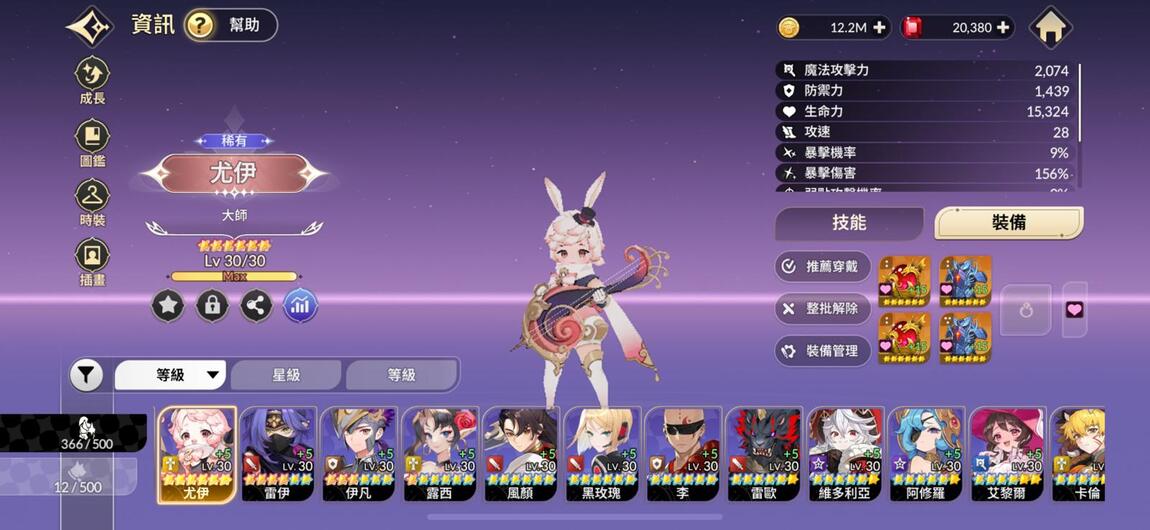Screen dimensions: 1150x530
Task: Select the 裝備 equipment tab
Action: pos(1008,223)
